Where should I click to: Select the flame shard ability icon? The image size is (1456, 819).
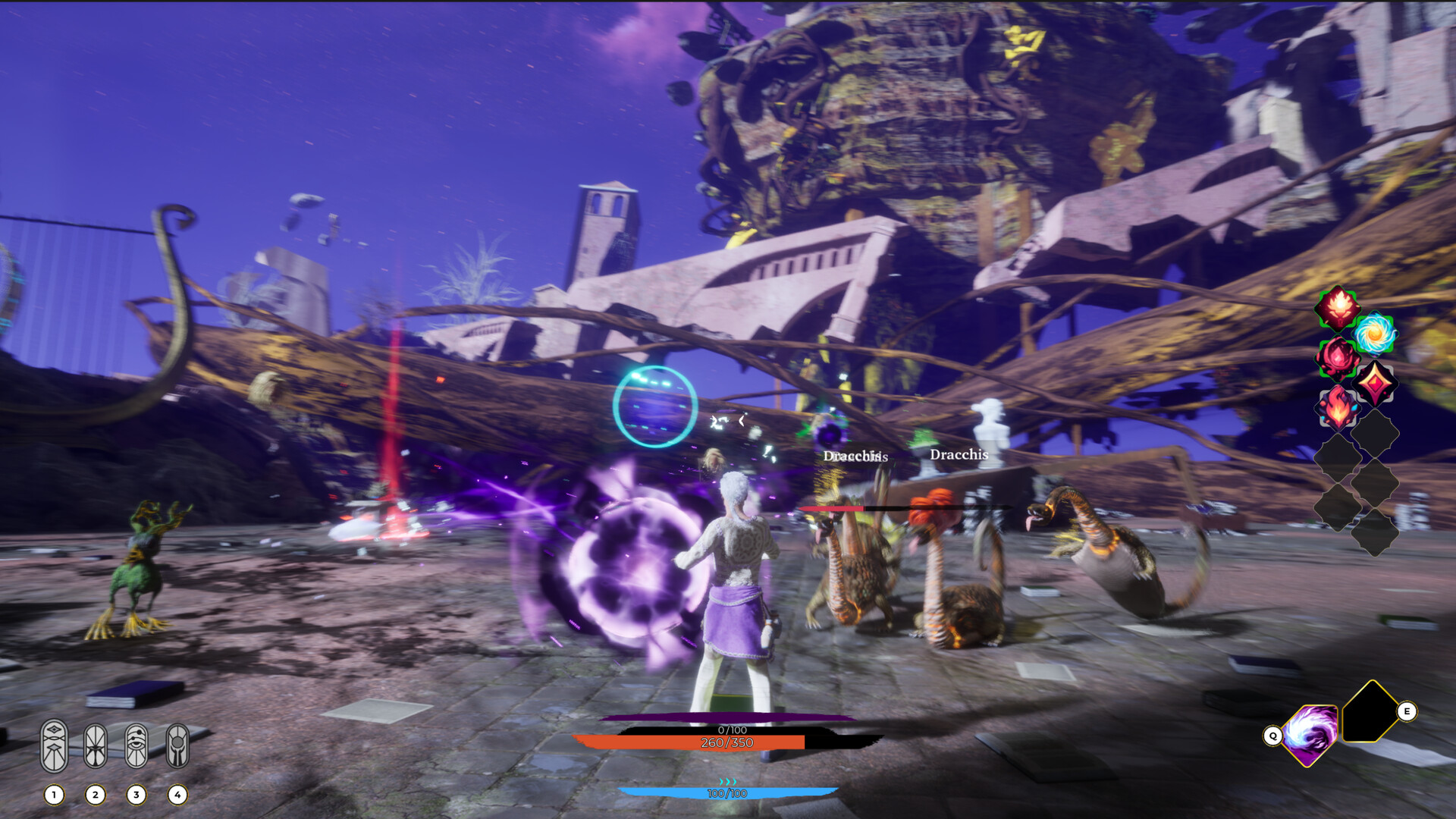coord(1338,407)
